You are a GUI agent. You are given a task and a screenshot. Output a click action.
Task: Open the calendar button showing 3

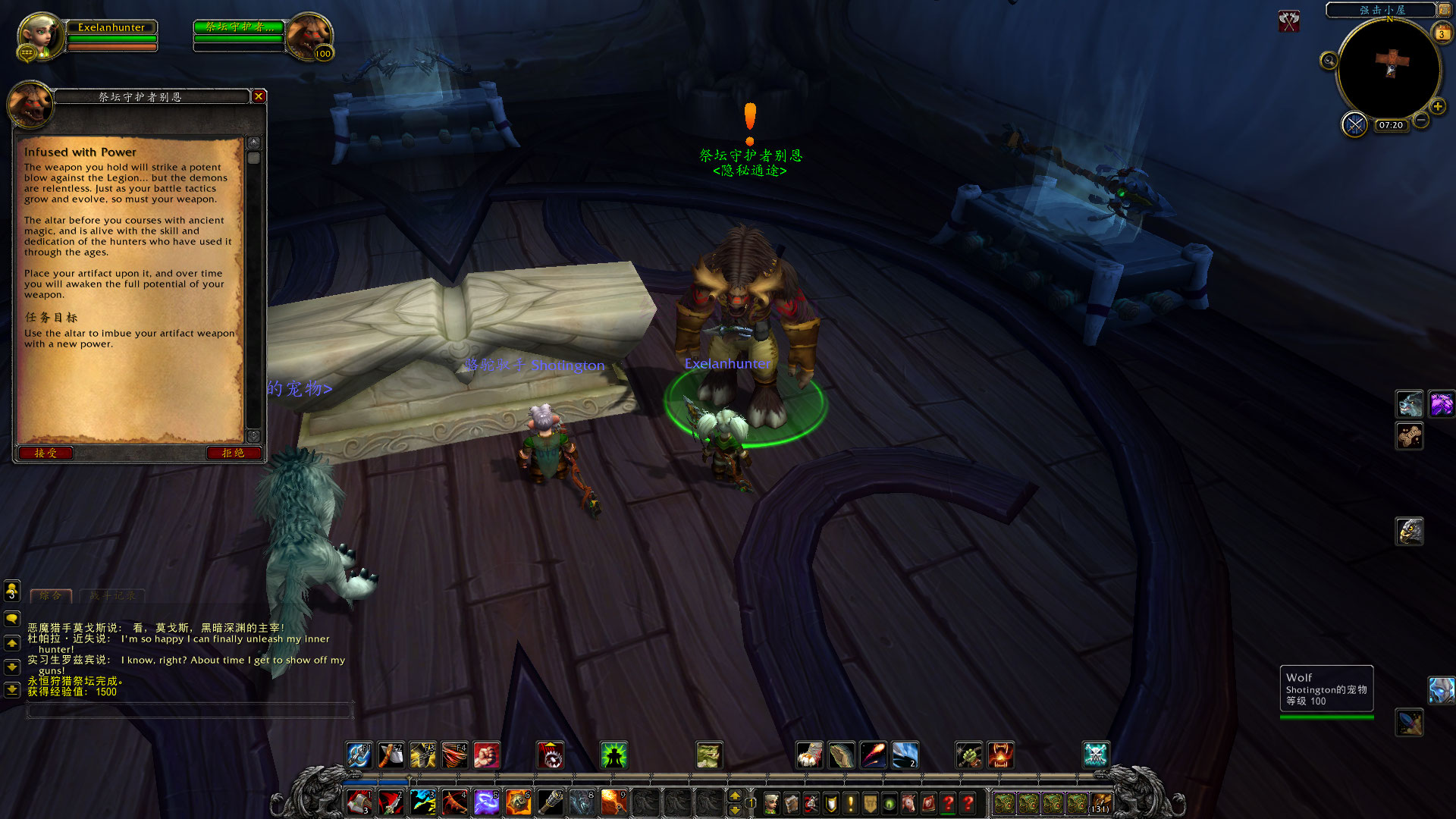[1442, 33]
